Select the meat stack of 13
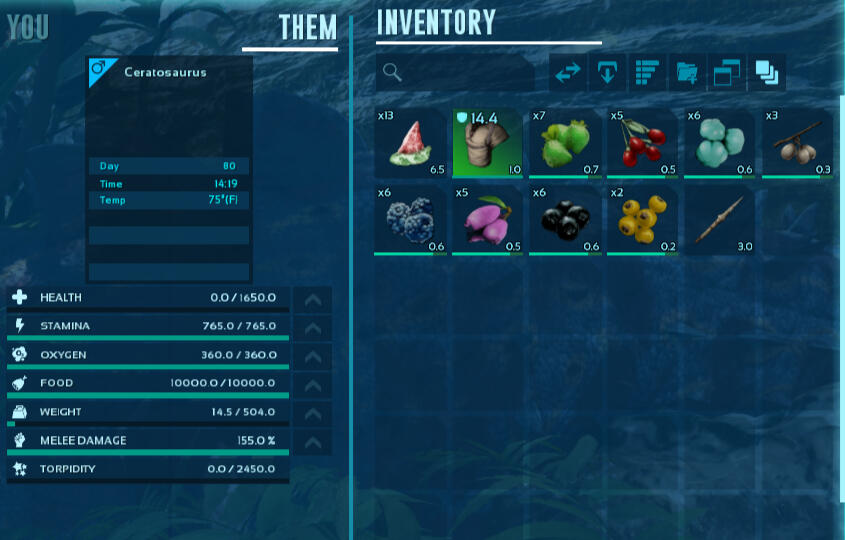Screen dimensions: 845x540 click(x=410, y=143)
